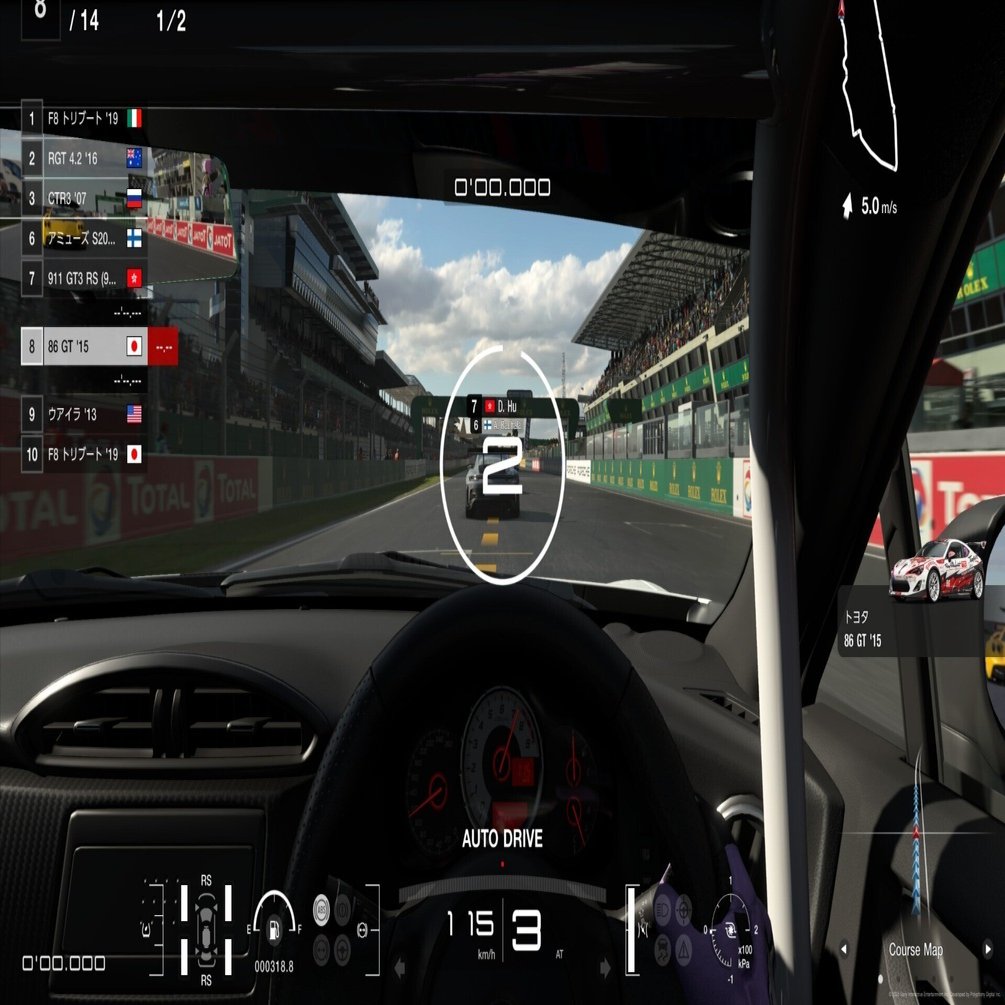The image size is (1005, 1005).
Task: Select the sixth-place アミューズ S20 row
Action: pos(84,239)
